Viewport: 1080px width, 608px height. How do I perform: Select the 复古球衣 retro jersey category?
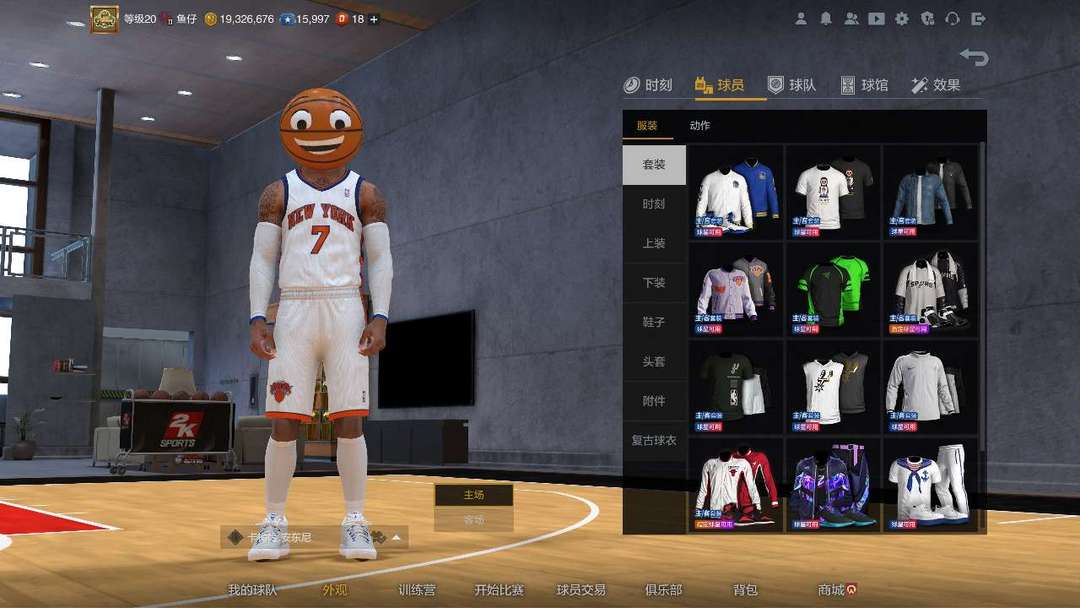(654, 440)
